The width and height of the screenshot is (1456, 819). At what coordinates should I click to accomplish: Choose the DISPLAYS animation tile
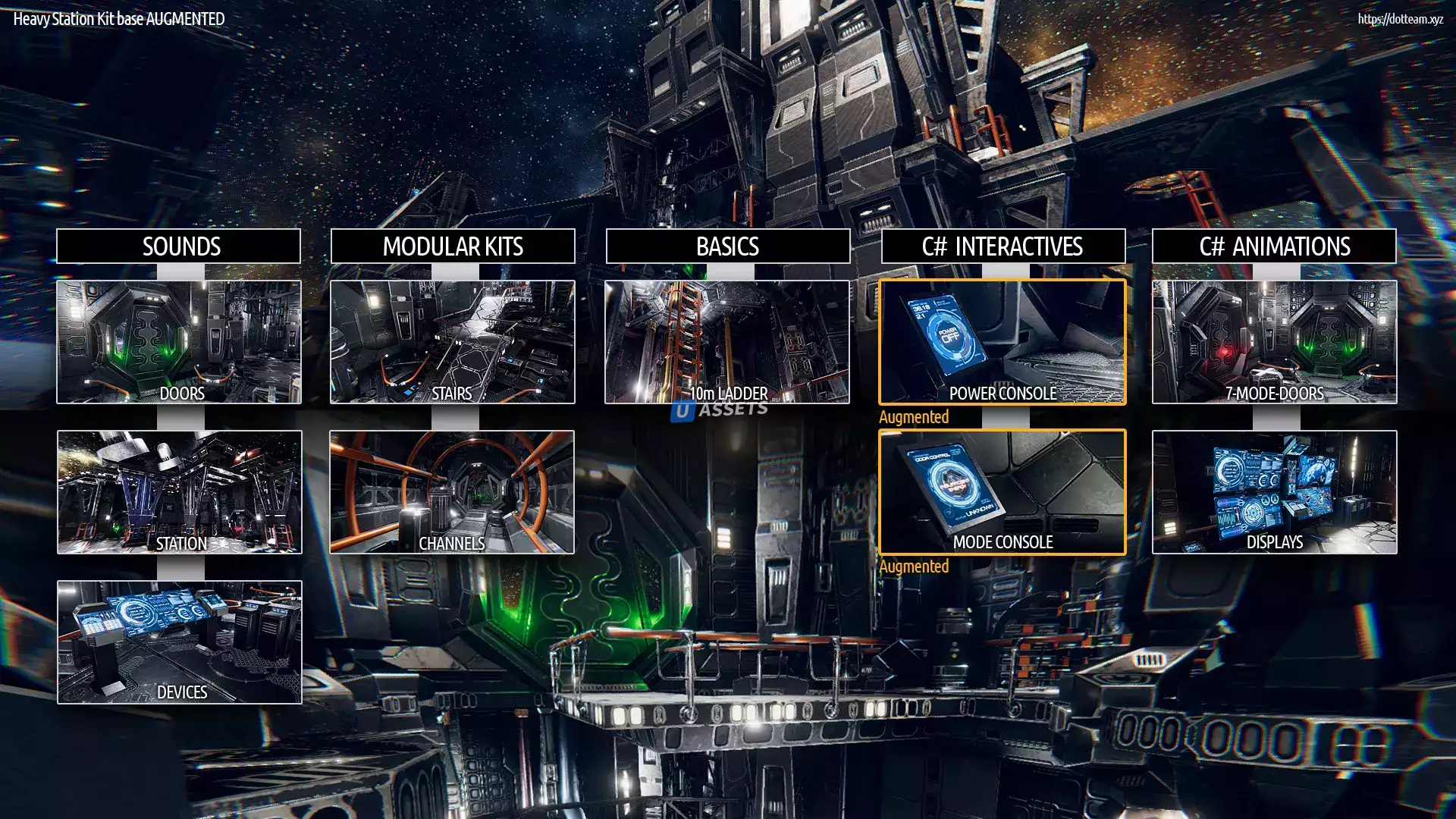coord(1274,492)
